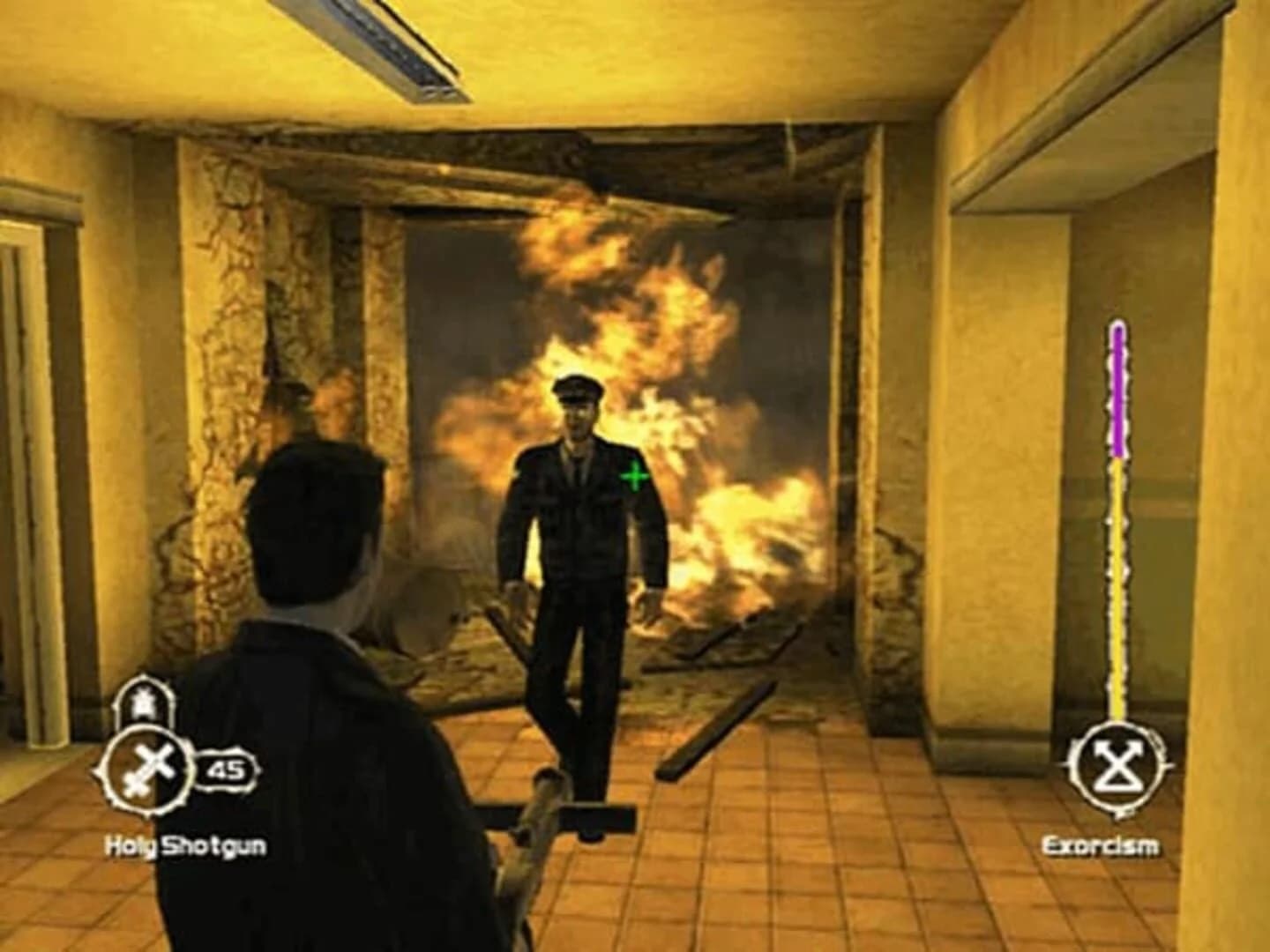The width and height of the screenshot is (1270, 952).
Task: Toggle the purple segment of the Exorcism meter
Action: coord(1117,388)
